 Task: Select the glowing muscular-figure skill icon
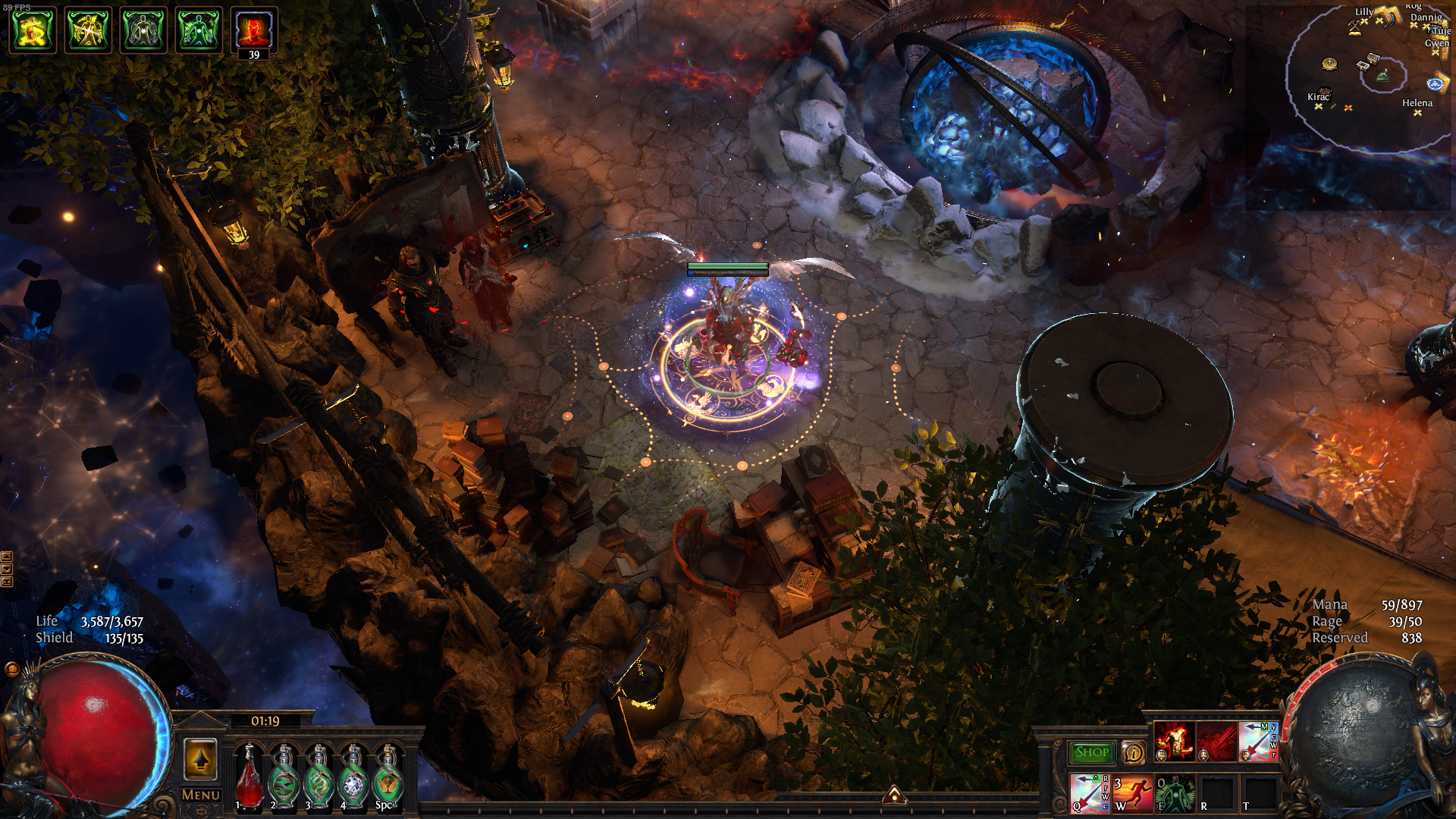[x=1174, y=741]
